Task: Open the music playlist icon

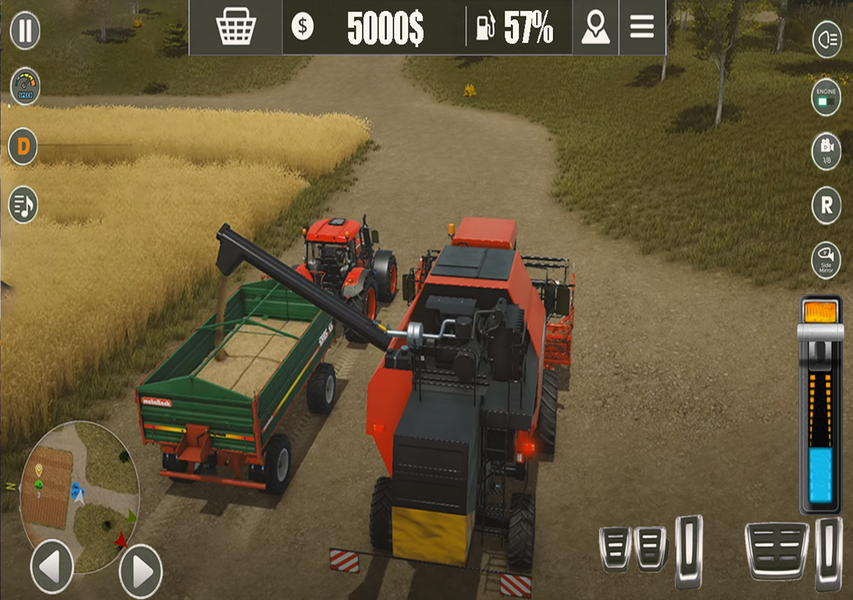Action: point(23,205)
